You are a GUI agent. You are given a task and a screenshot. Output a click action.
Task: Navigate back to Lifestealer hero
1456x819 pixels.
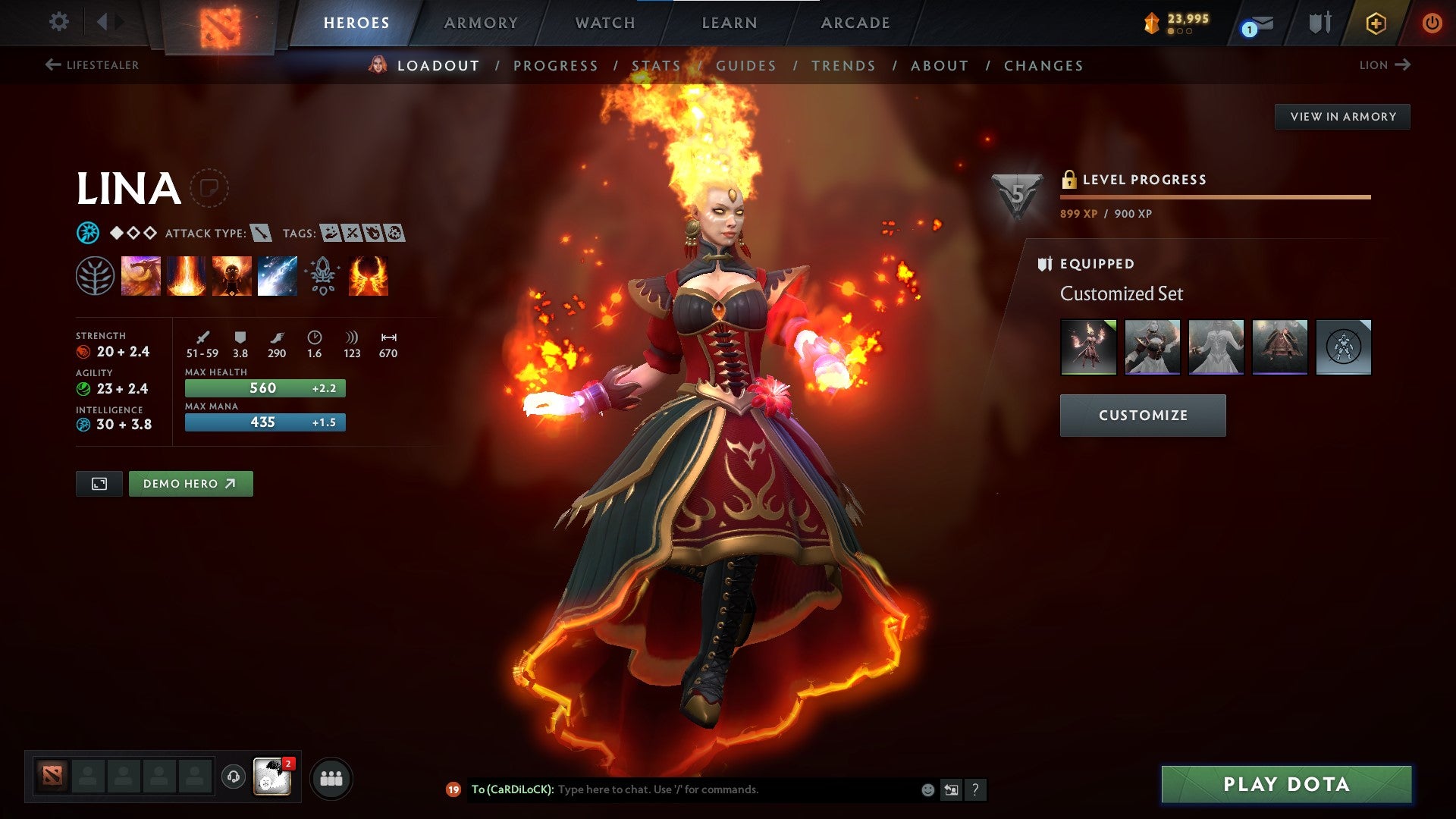(91, 65)
